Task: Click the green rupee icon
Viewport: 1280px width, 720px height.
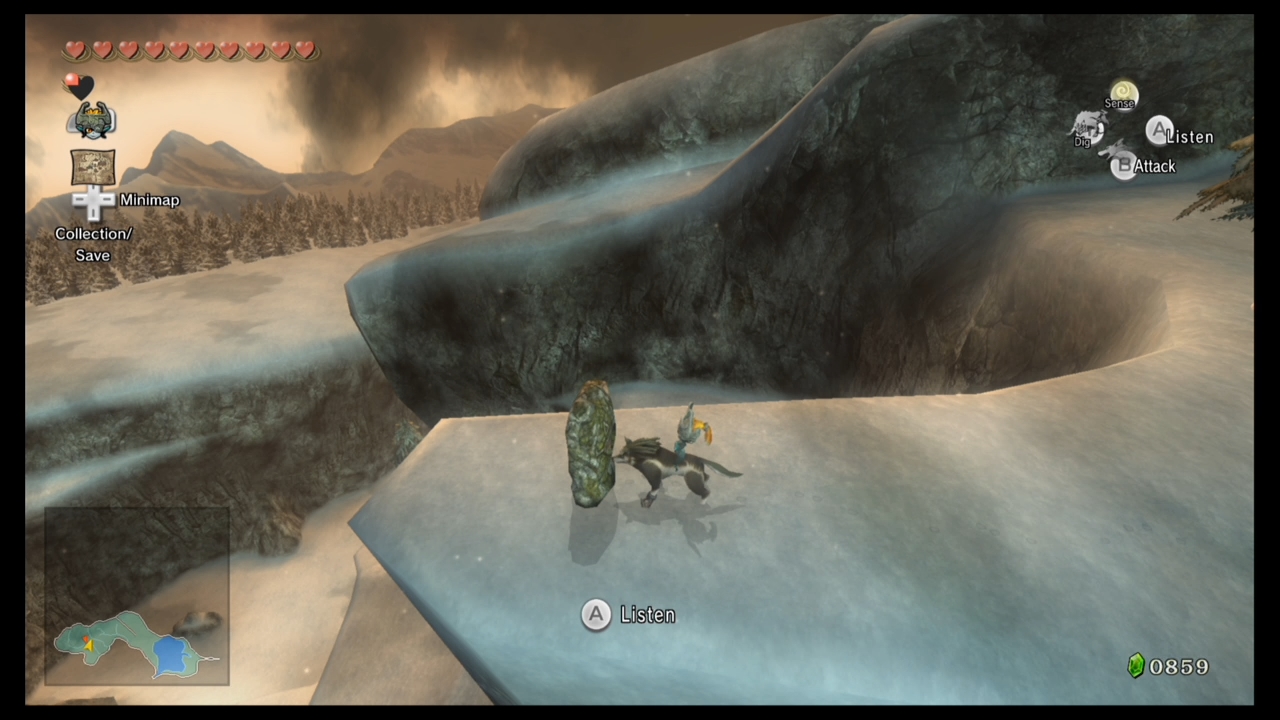Action: coord(1136,665)
